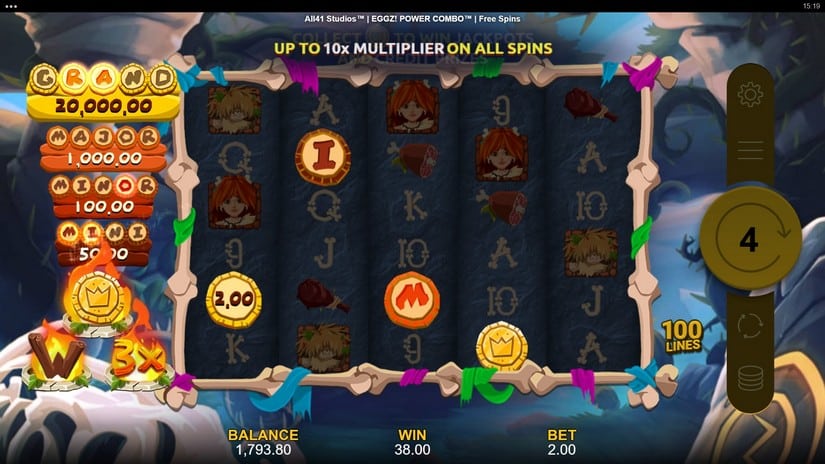Open the three-line hamburger menu
This screenshot has width=825, height=464.
(749, 149)
